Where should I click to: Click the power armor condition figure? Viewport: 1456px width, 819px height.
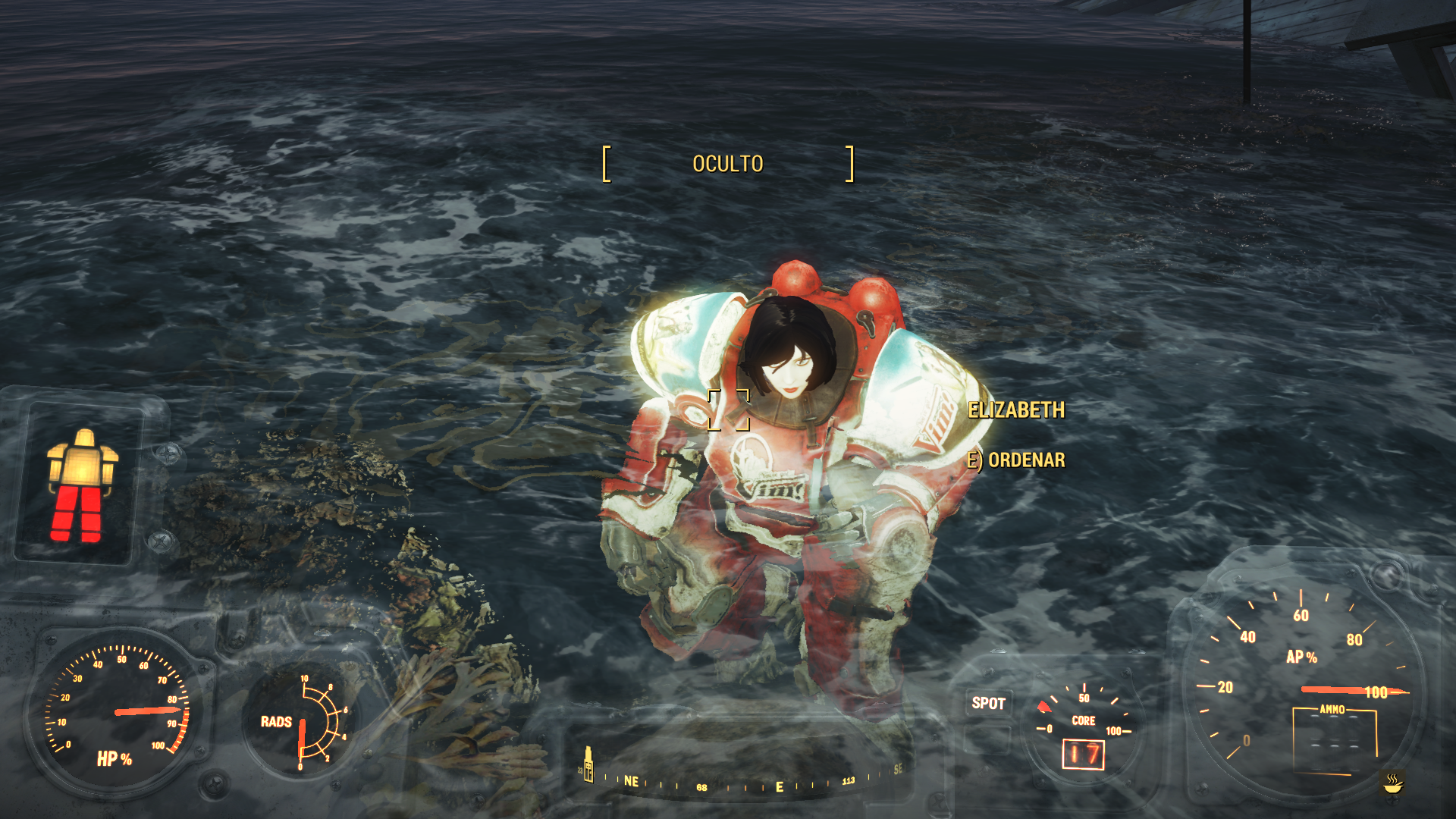(x=82, y=485)
